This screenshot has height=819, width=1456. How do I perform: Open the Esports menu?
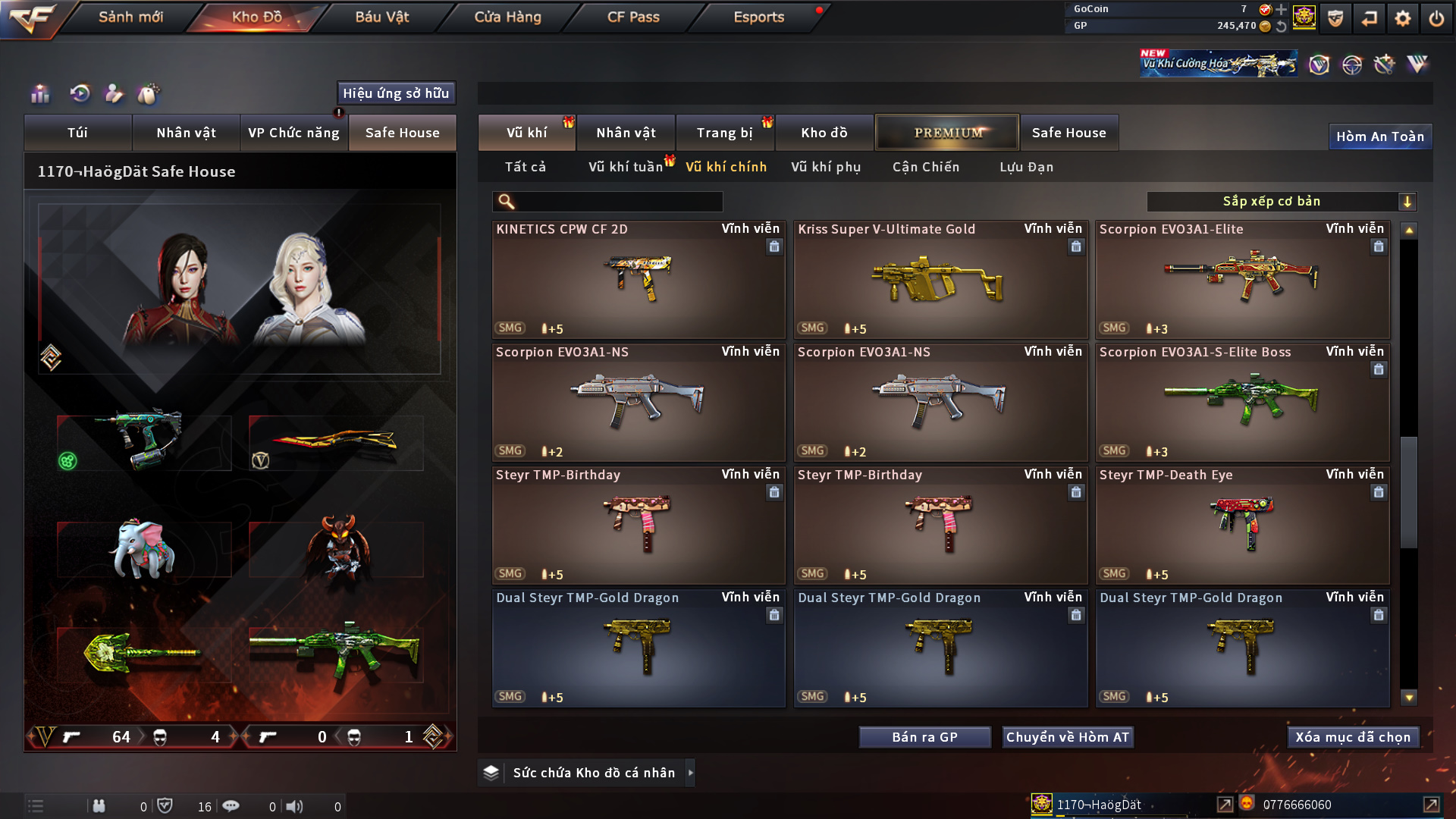[758, 17]
